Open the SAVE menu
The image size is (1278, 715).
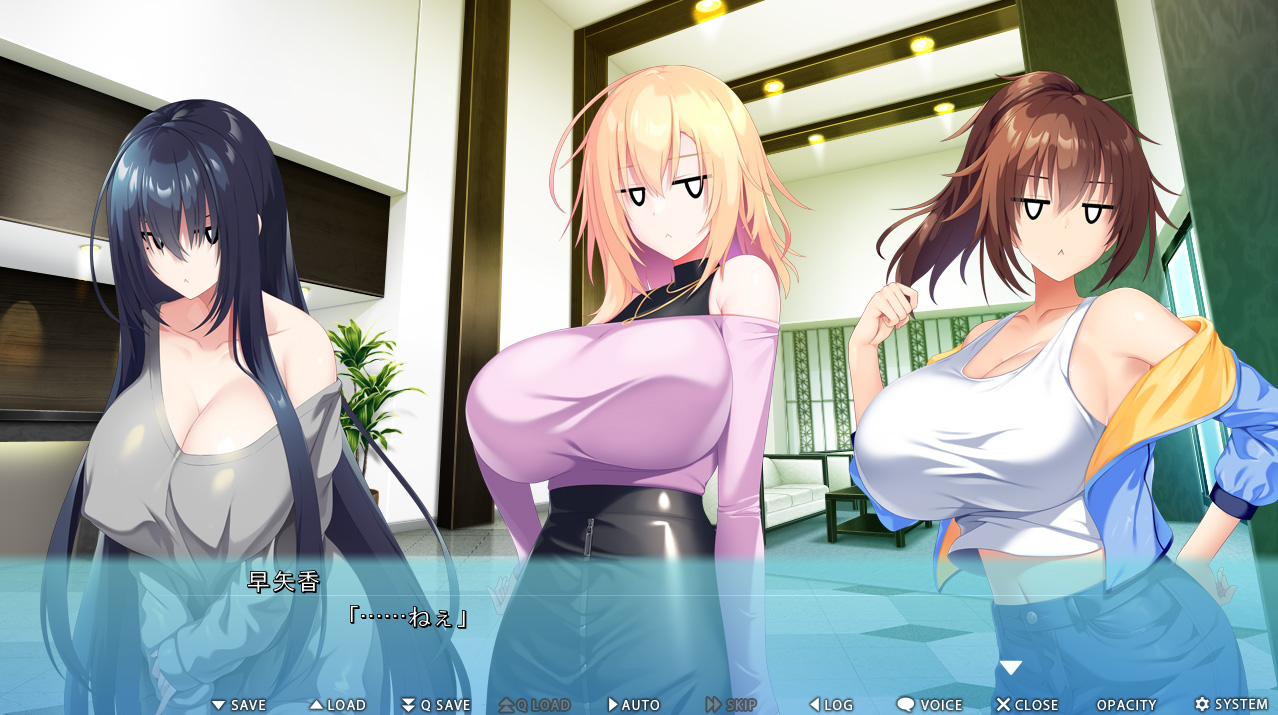click(239, 705)
